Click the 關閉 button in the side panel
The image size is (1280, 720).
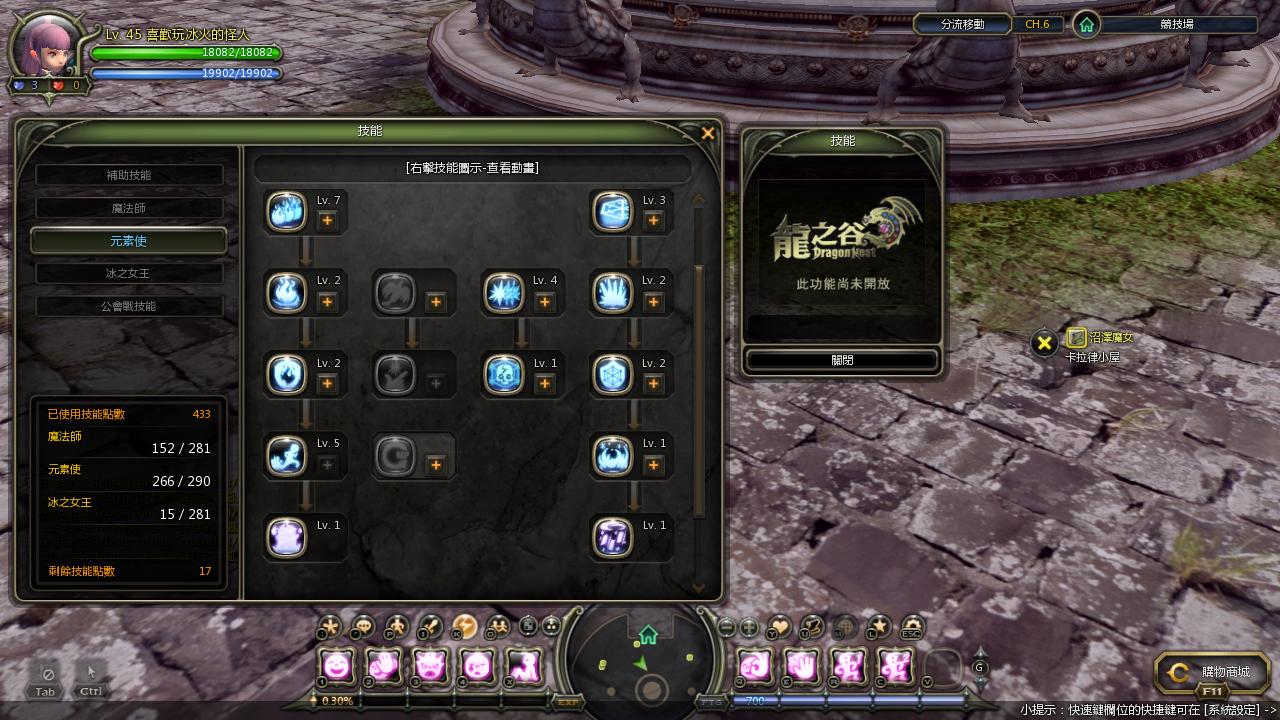(x=842, y=360)
